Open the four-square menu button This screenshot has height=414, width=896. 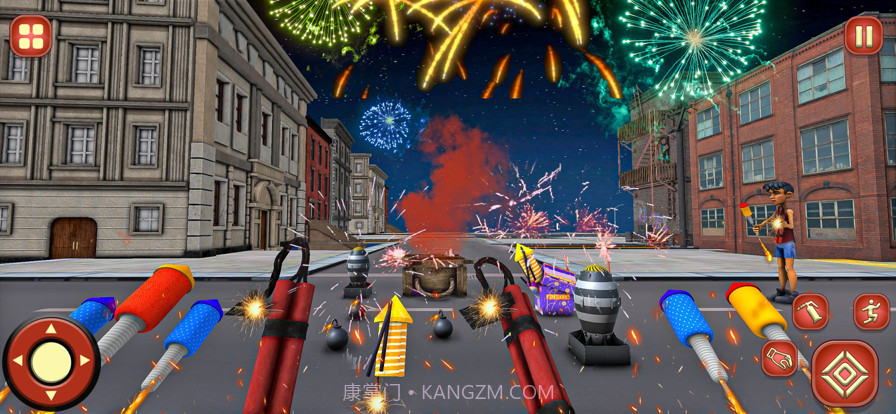point(31,36)
